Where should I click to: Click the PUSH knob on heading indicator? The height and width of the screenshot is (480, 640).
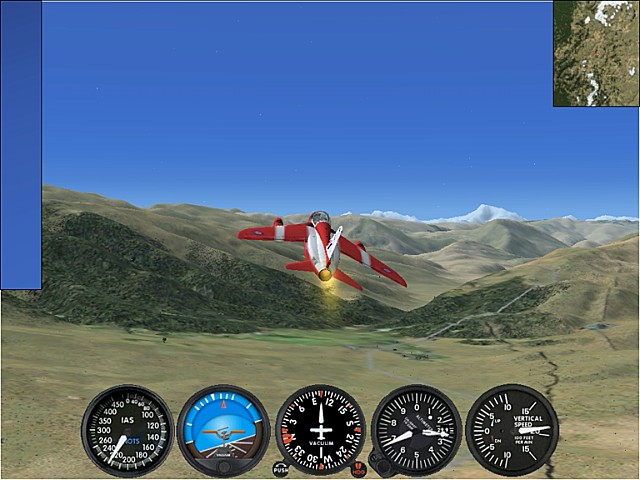pyautogui.click(x=281, y=468)
